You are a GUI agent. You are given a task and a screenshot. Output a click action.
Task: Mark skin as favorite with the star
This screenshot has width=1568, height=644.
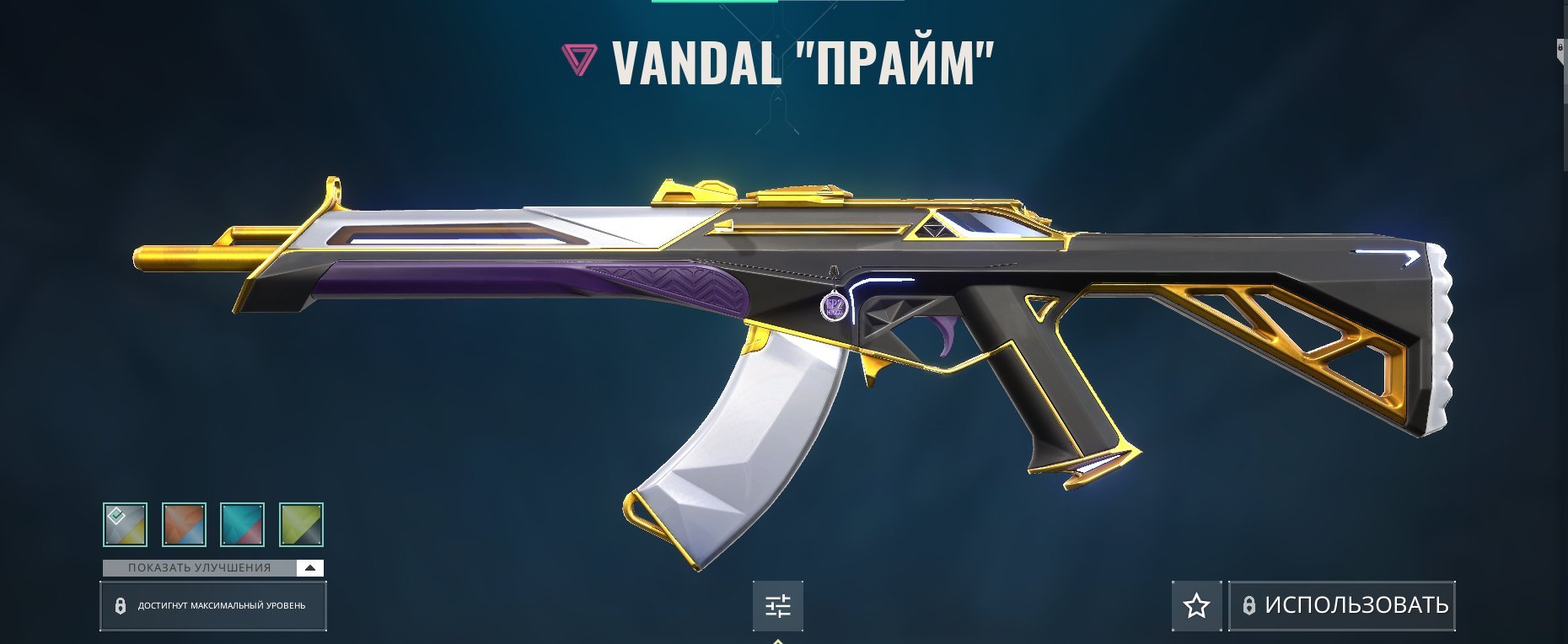1196,606
